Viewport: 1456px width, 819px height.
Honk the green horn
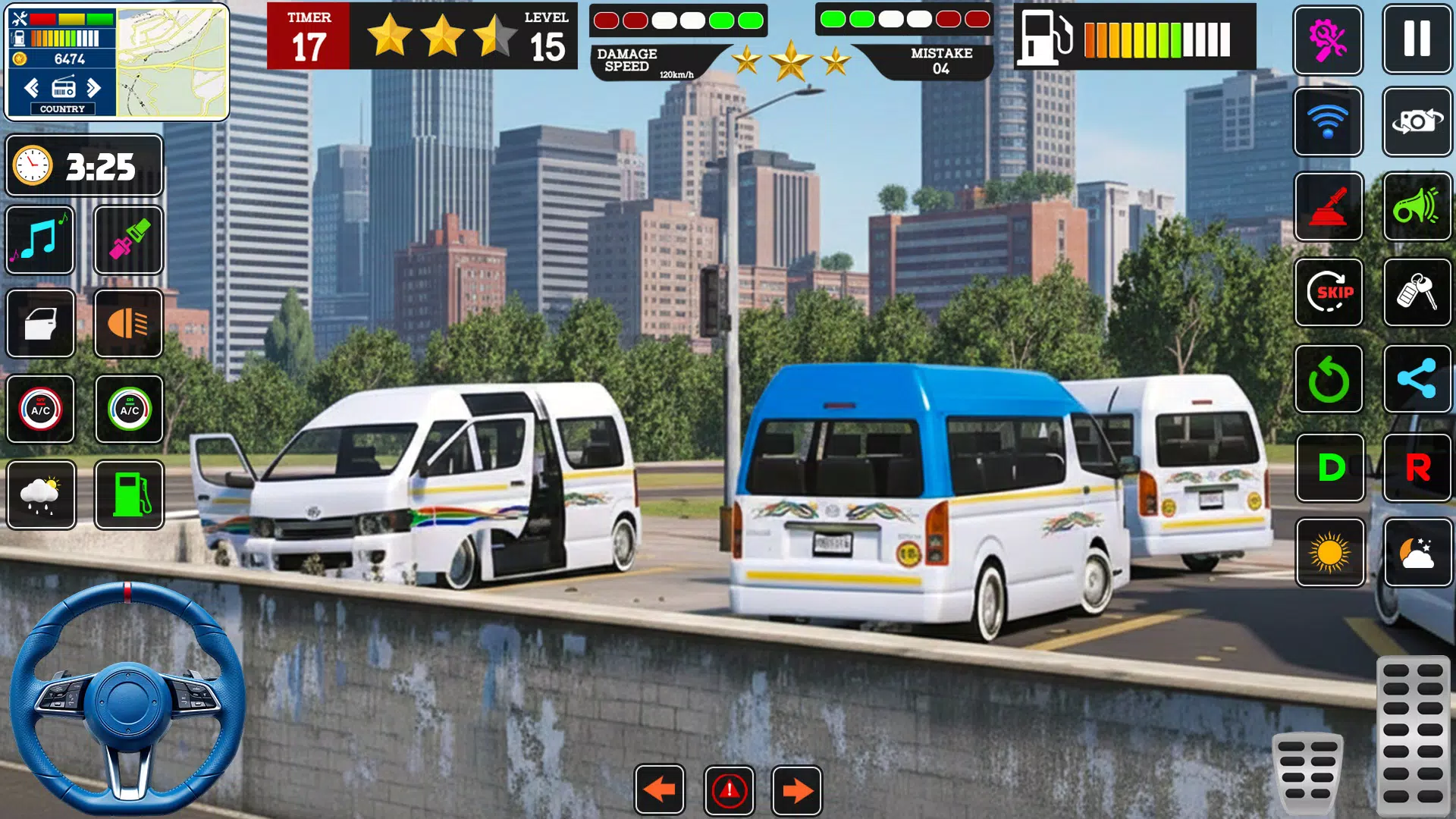[x=1417, y=206]
